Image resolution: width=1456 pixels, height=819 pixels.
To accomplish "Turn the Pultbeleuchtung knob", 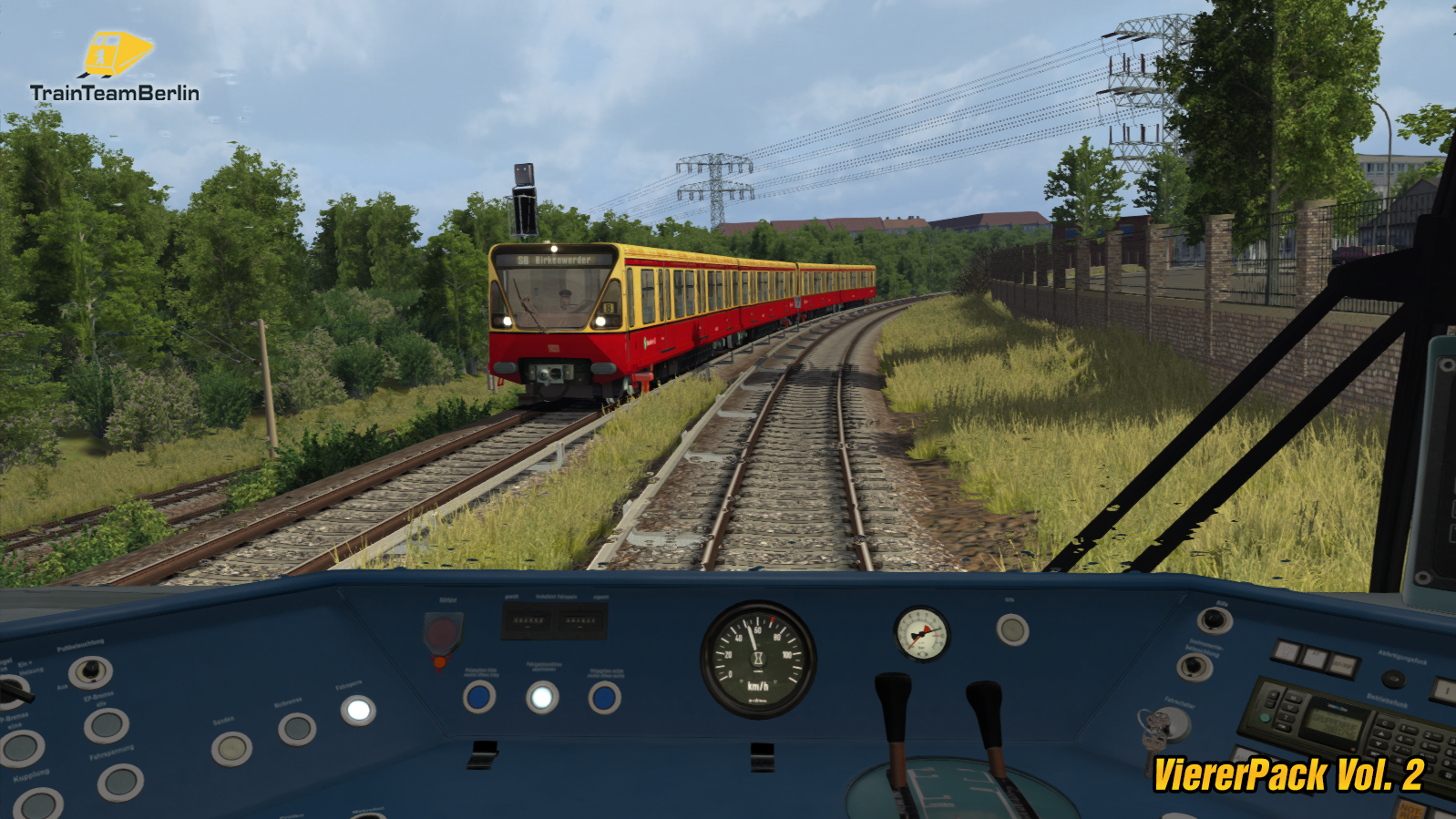I will tap(90, 672).
